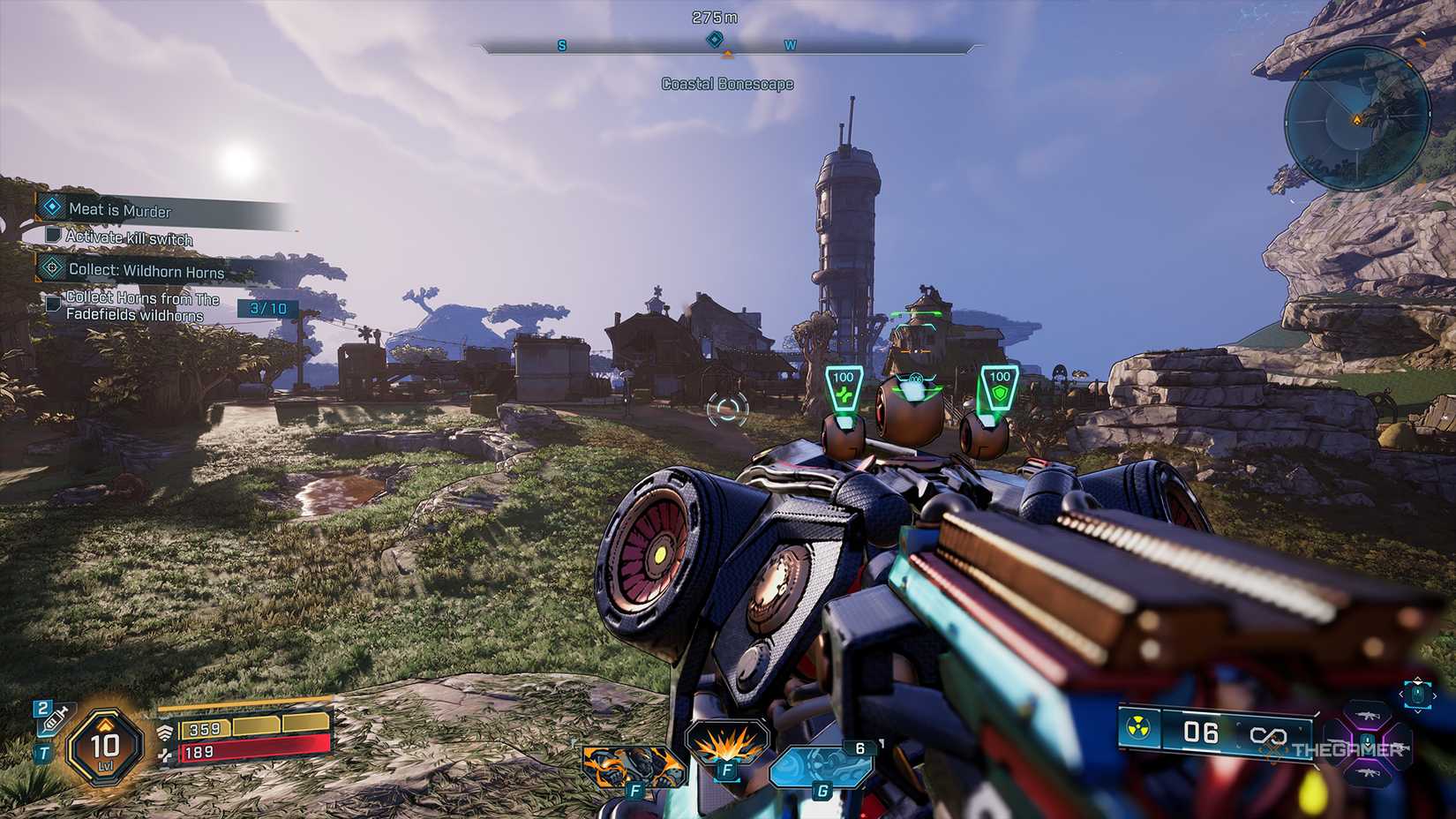Click the explosive grenade ability icon bound to F

click(x=727, y=744)
